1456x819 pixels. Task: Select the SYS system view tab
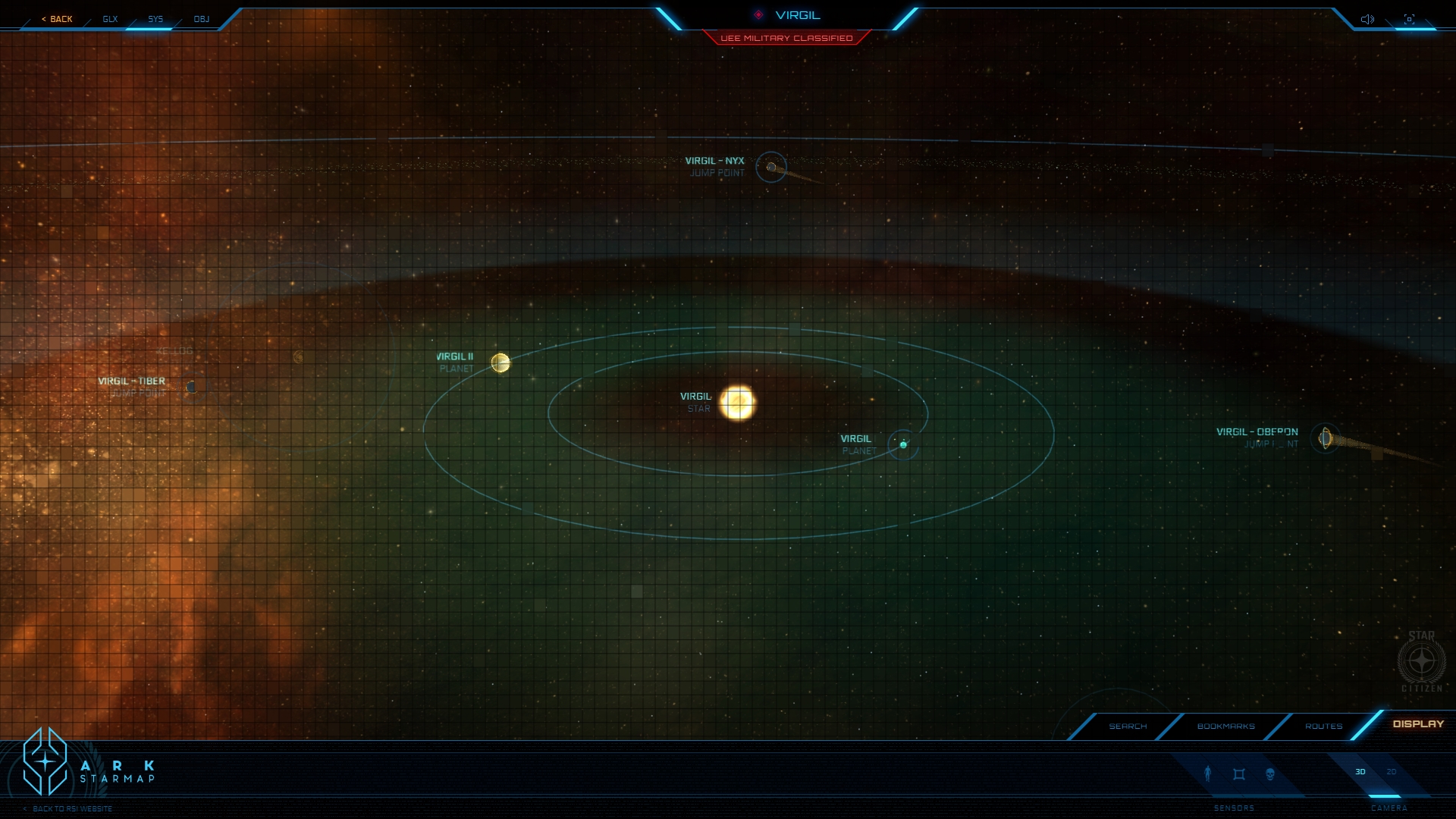click(155, 19)
